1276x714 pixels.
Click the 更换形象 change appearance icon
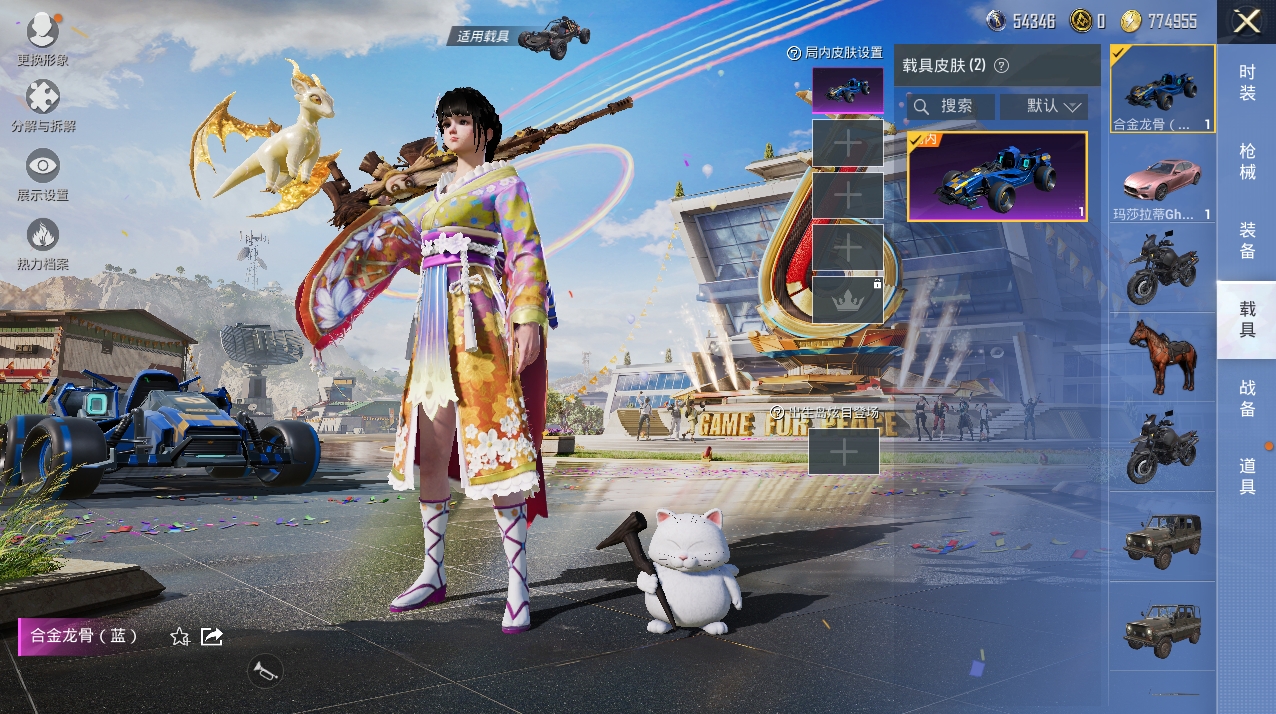click(42, 32)
